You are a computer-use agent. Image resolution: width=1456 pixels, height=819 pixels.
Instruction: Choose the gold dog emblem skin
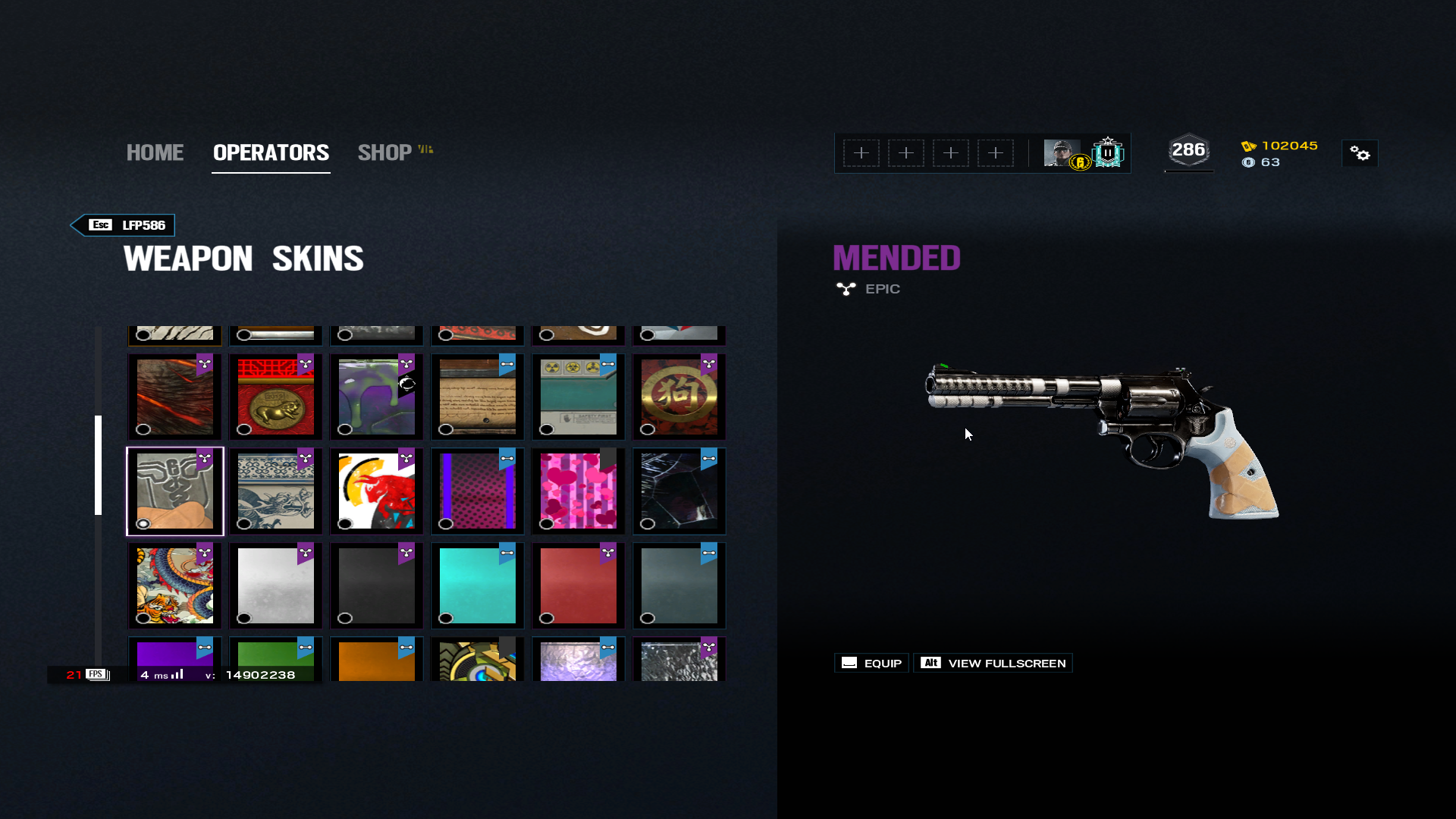[x=679, y=397]
